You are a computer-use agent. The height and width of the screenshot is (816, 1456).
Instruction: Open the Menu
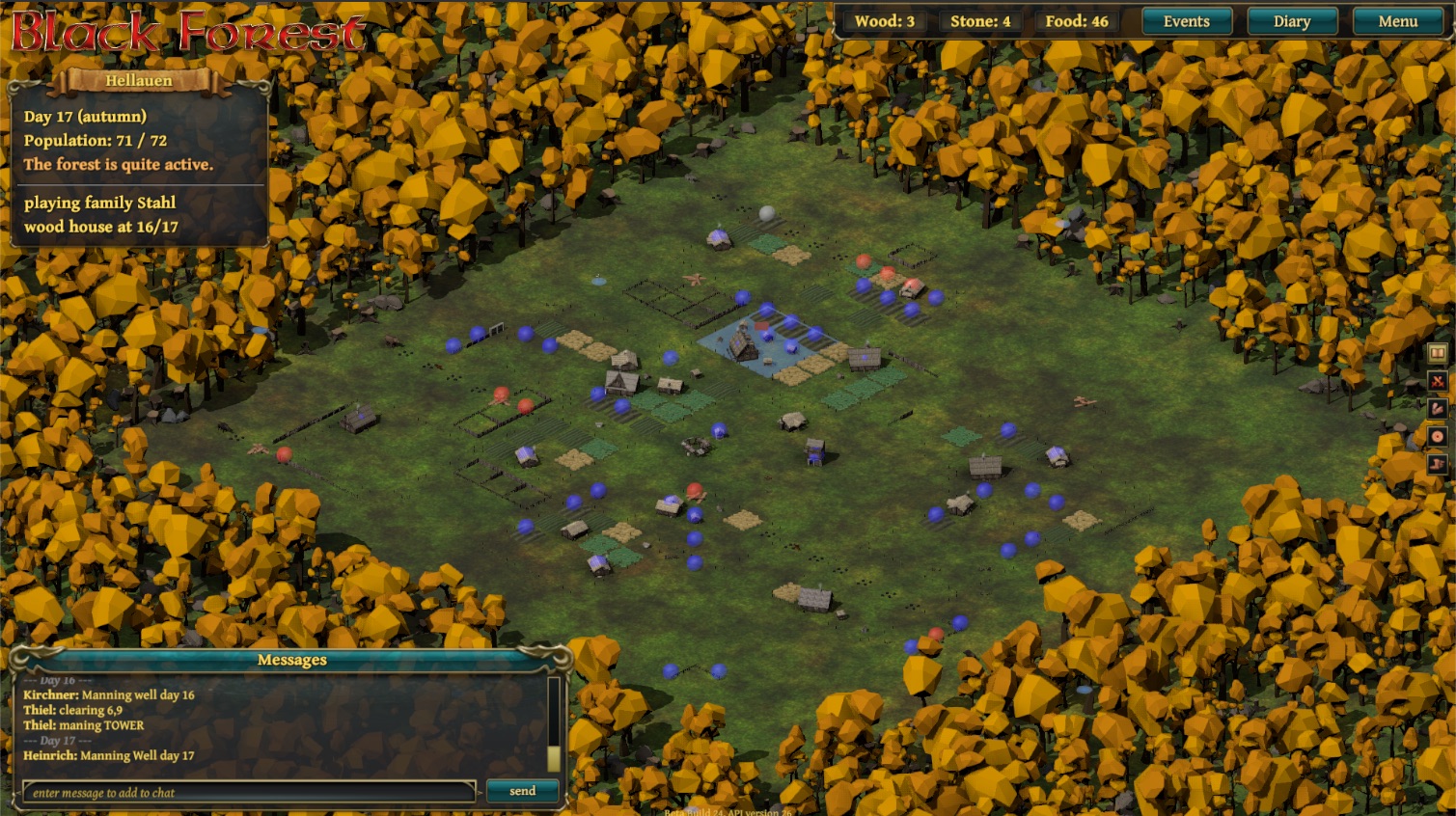tap(1397, 21)
